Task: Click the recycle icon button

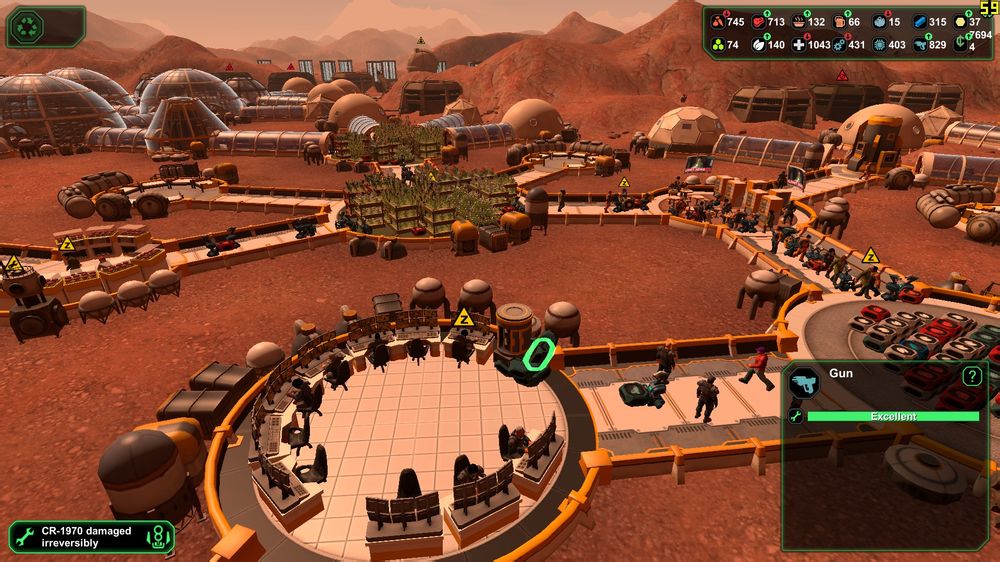Action: click(25, 26)
